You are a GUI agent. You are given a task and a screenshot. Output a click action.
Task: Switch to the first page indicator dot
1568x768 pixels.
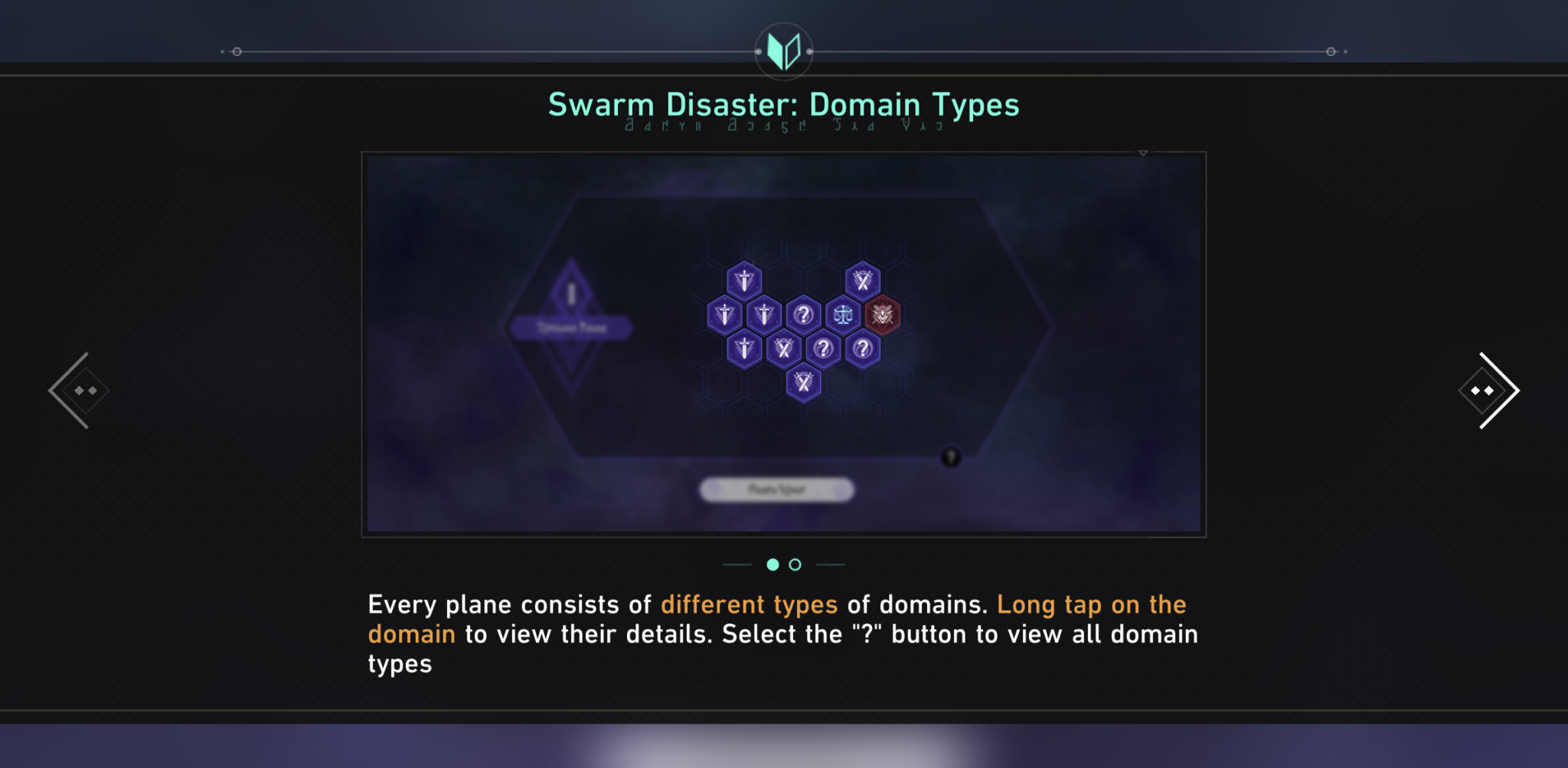click(x=772, y=564)
